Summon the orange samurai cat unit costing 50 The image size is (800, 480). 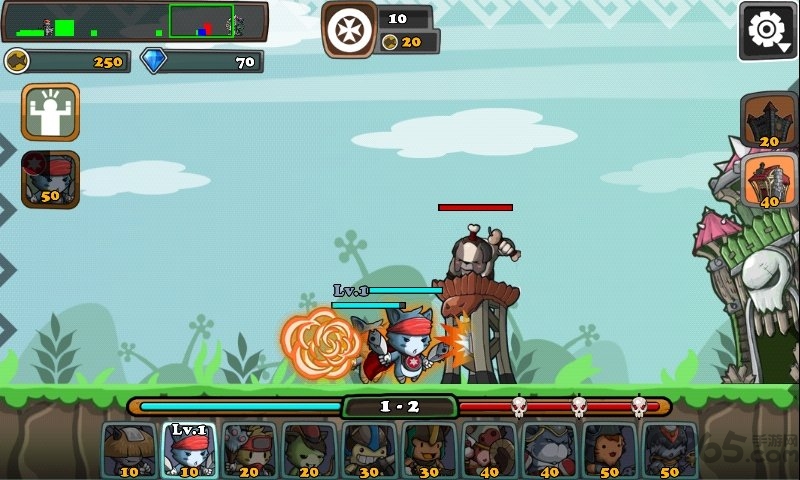coord(609,450)
